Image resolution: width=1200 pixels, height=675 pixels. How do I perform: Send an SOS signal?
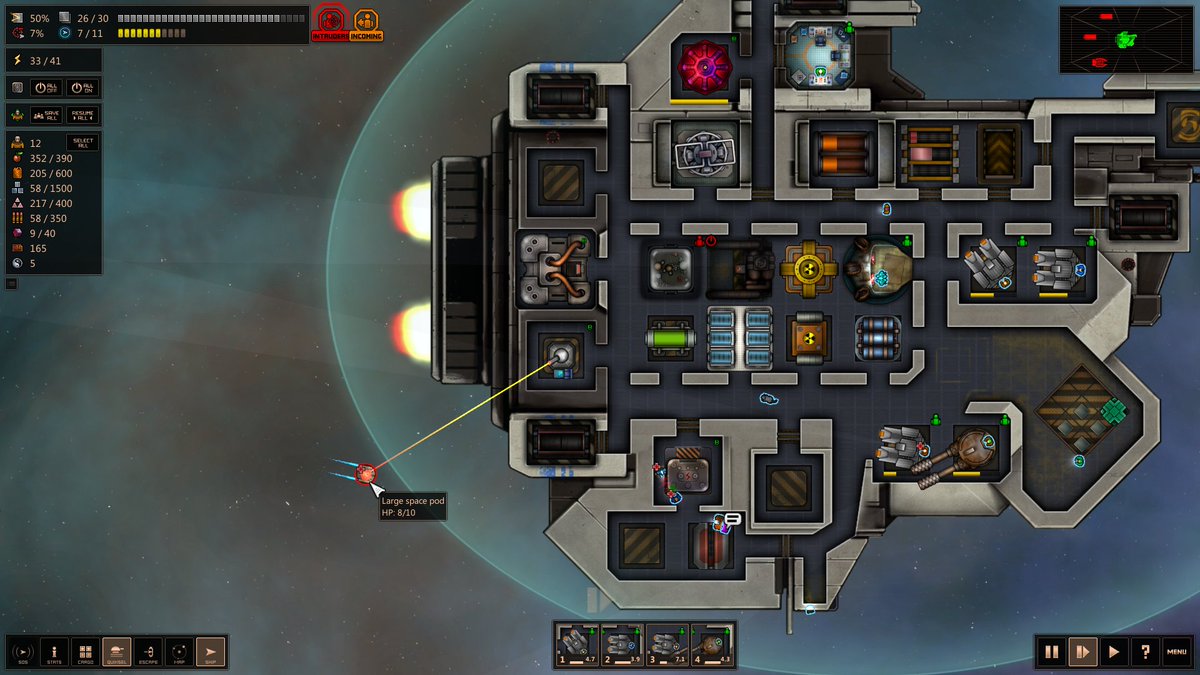(22, 652)
